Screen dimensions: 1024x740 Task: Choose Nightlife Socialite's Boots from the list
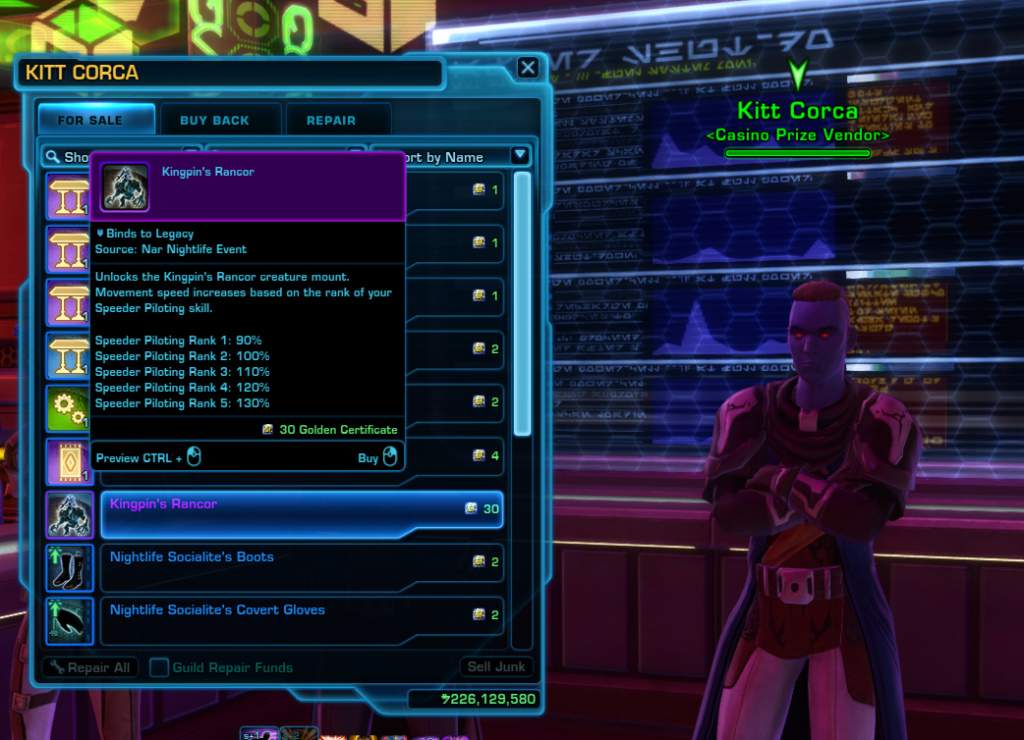[300, 562]
